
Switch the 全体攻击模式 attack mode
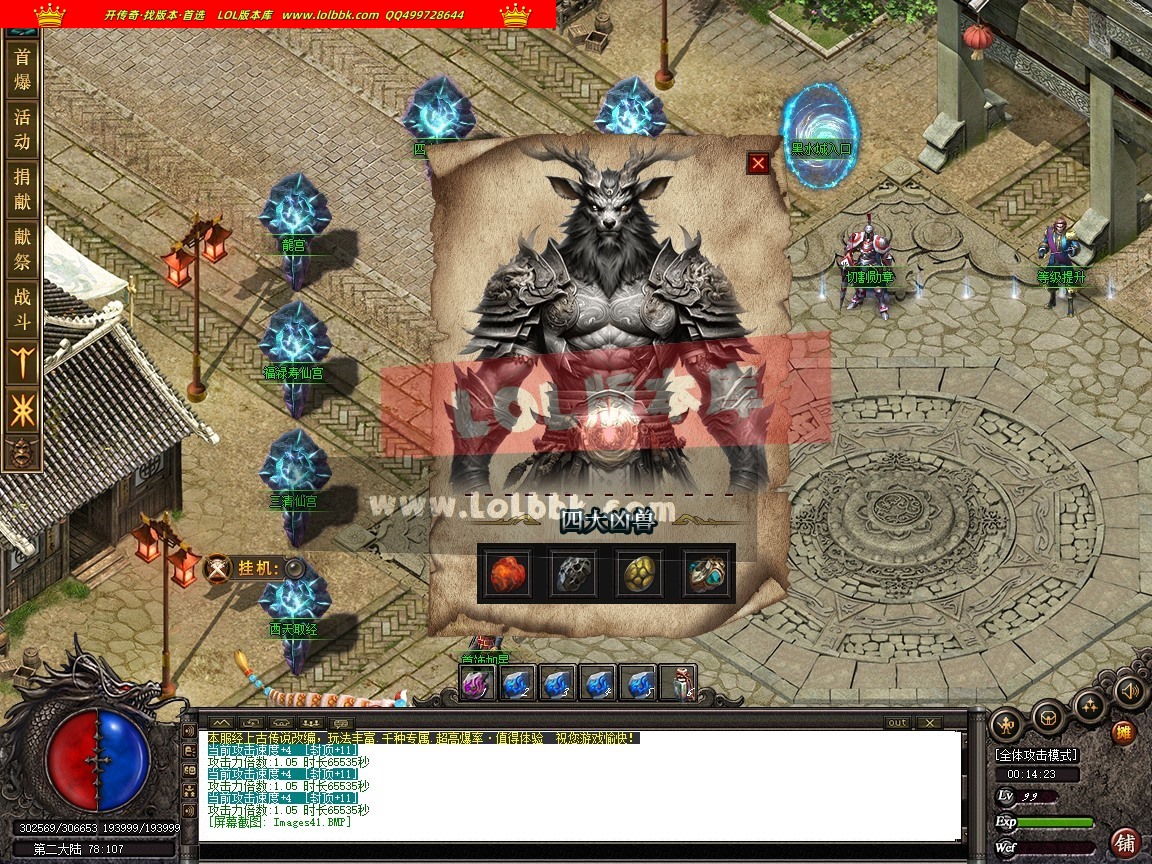point(1034,755)
